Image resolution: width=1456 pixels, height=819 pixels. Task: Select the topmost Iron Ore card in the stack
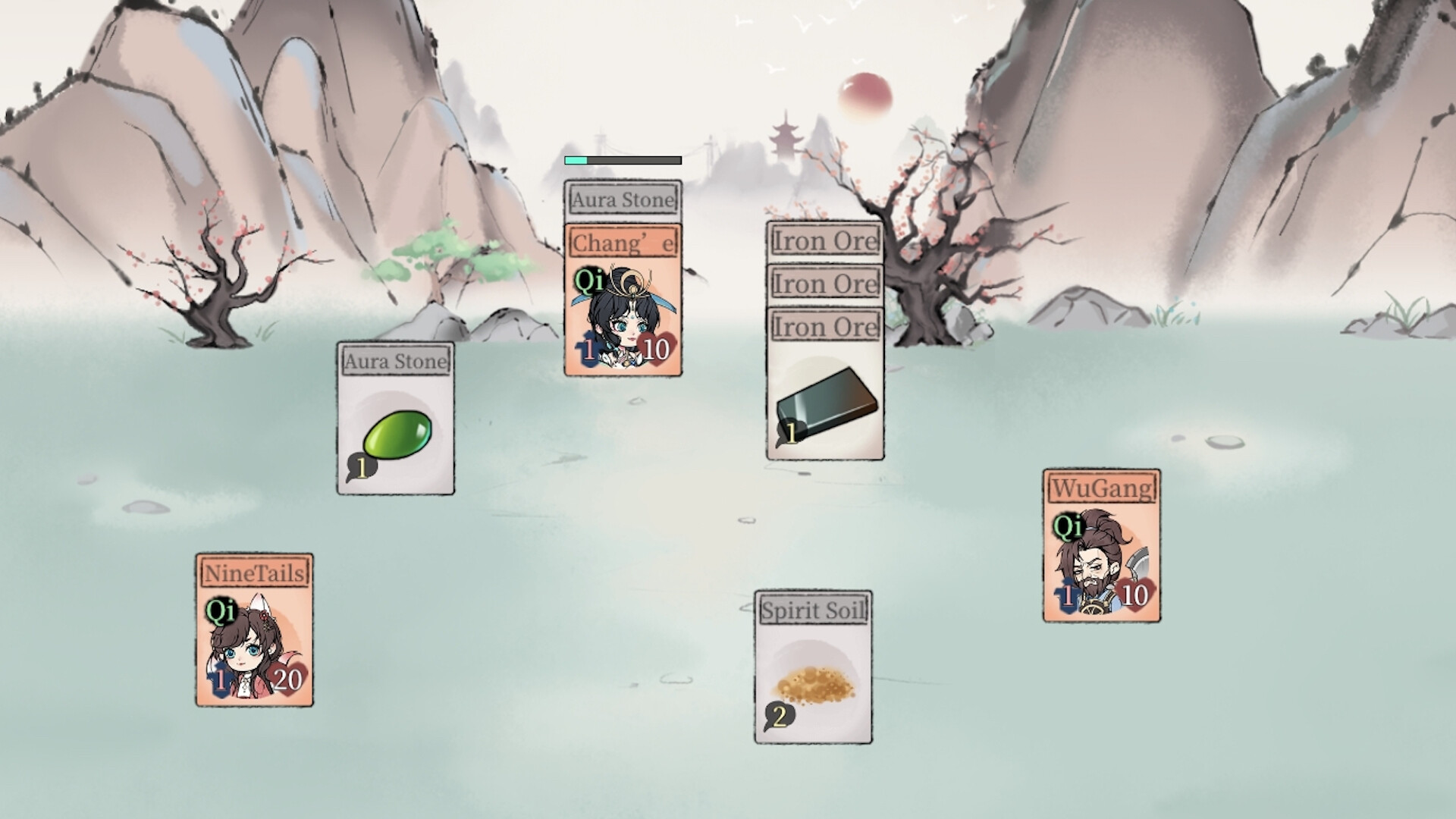click(824, 241)
